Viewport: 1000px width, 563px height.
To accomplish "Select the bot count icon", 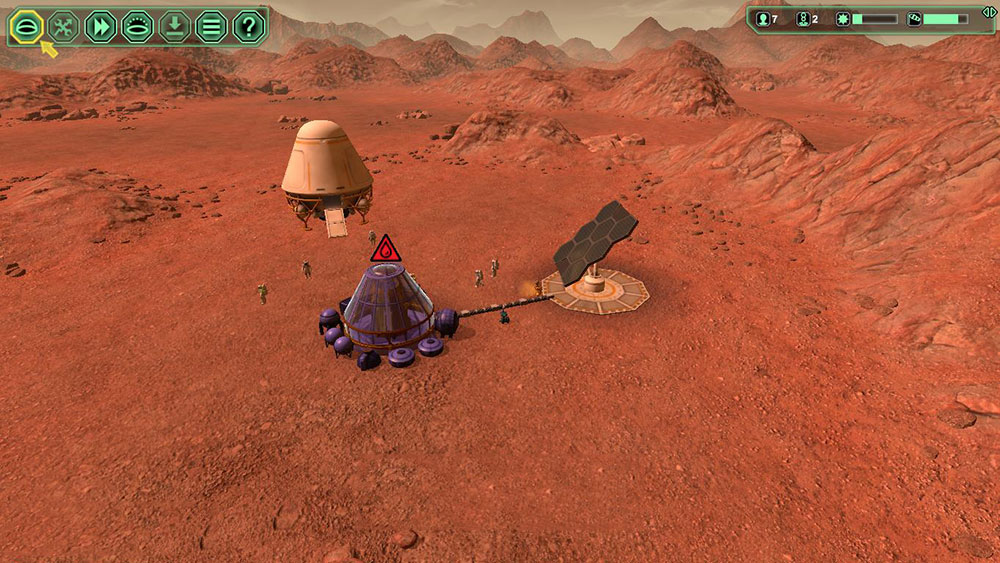I will click(801, 19).
